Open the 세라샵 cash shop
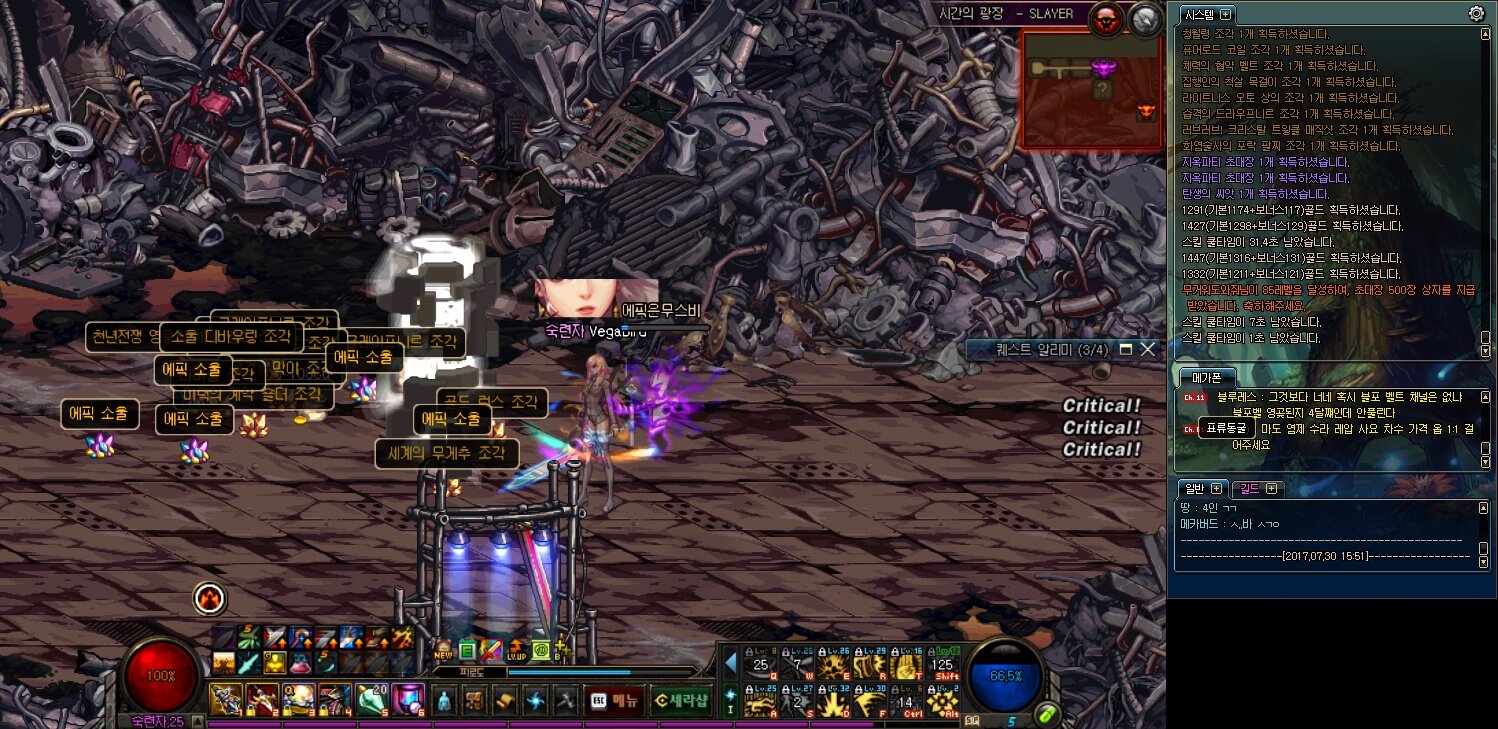 click(x=681, y=700)
